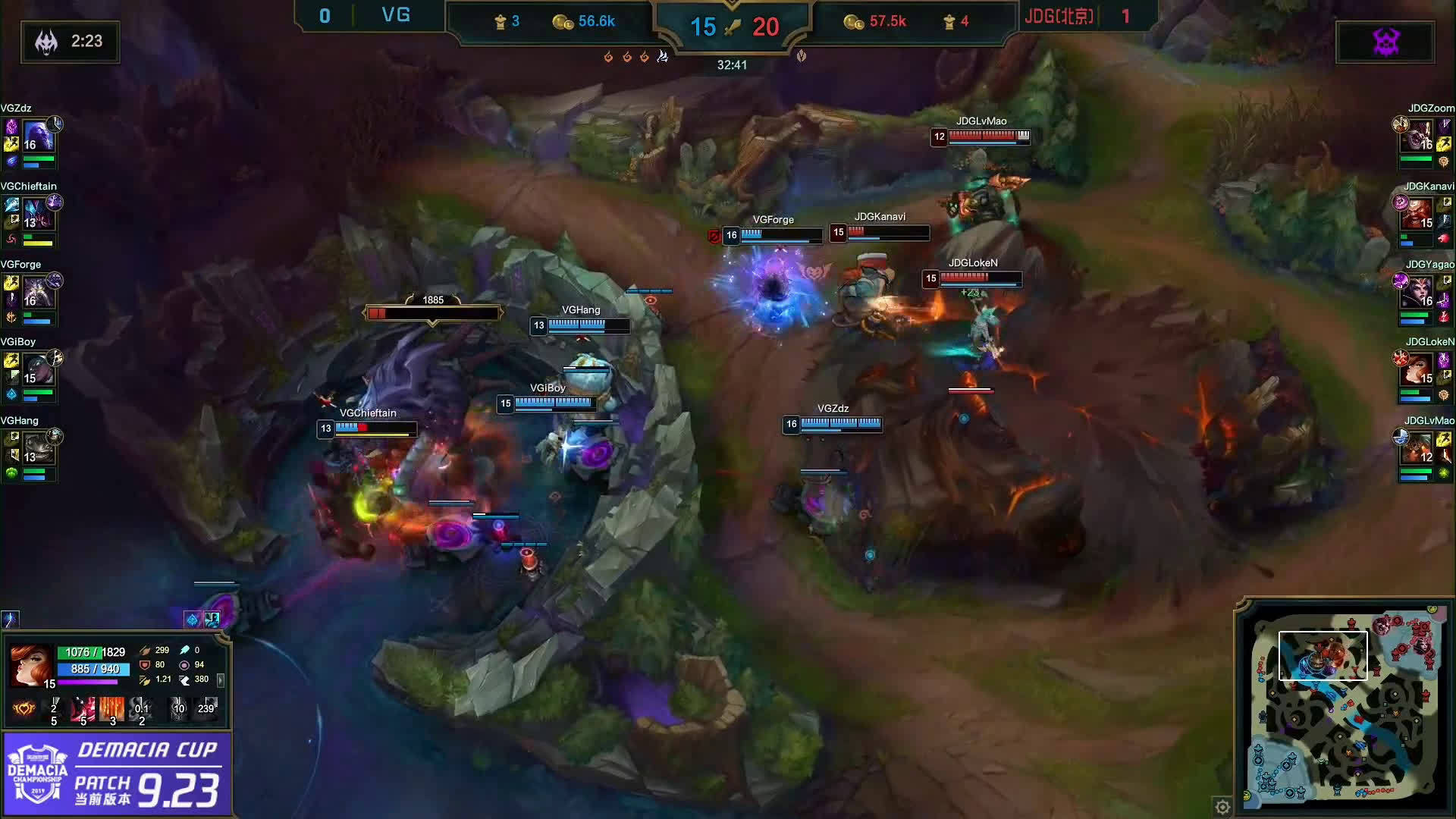This screenshot has width=1456, height=819.
Task: Choose JDGKanavi's champion portrait
Action: tap(1420, 215)
